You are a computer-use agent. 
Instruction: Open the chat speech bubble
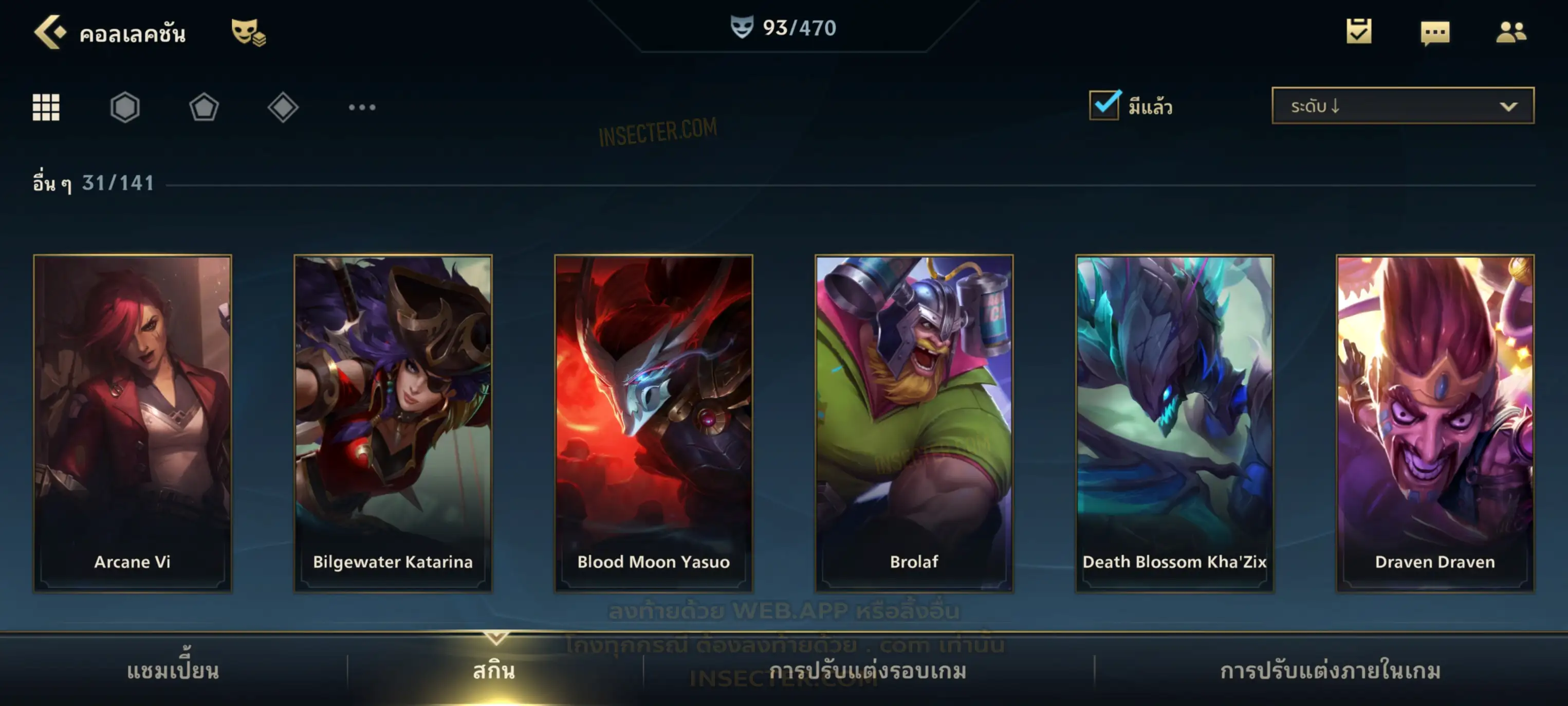tap(1435, 32)
